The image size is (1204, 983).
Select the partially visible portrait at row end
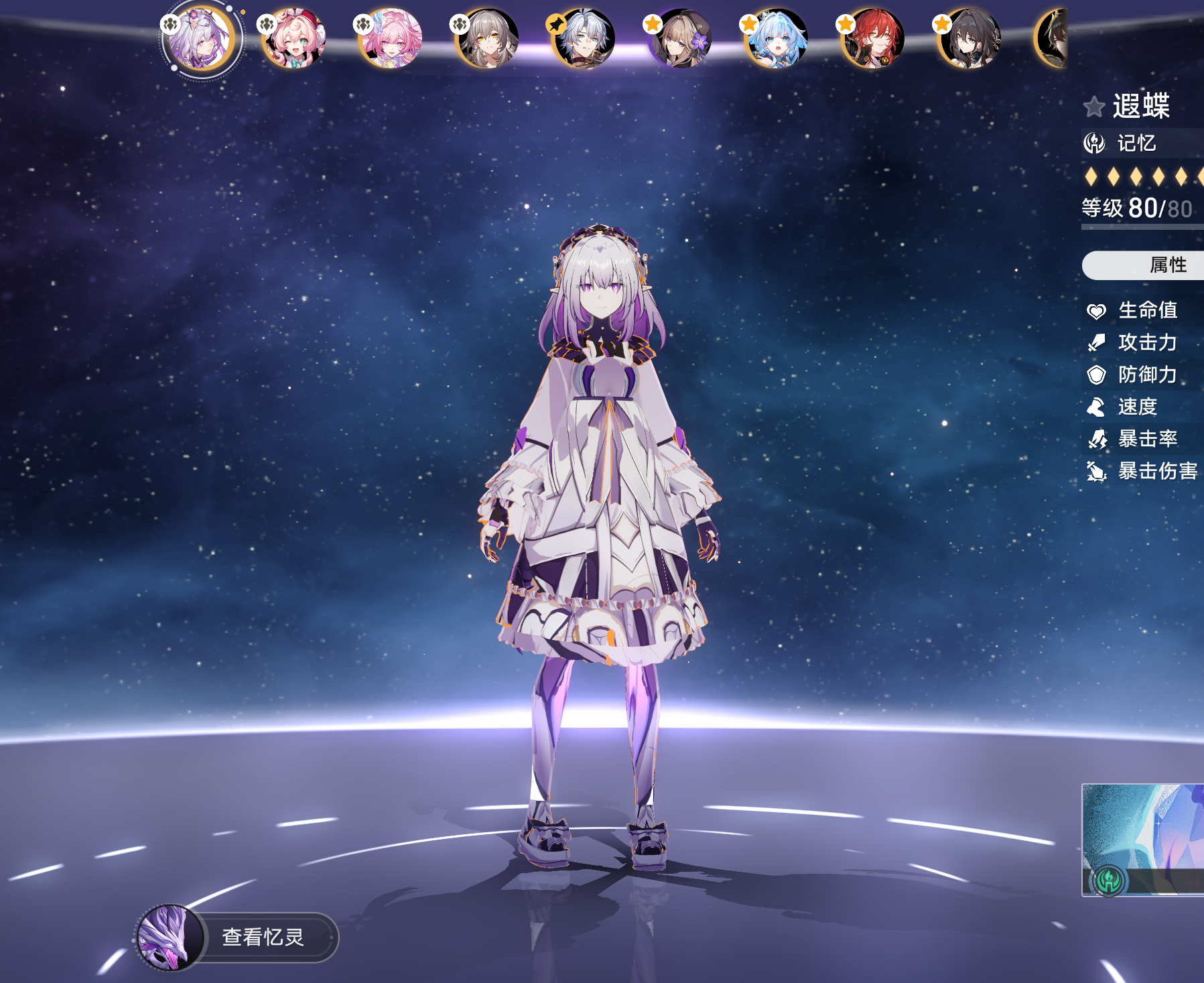1053,39
